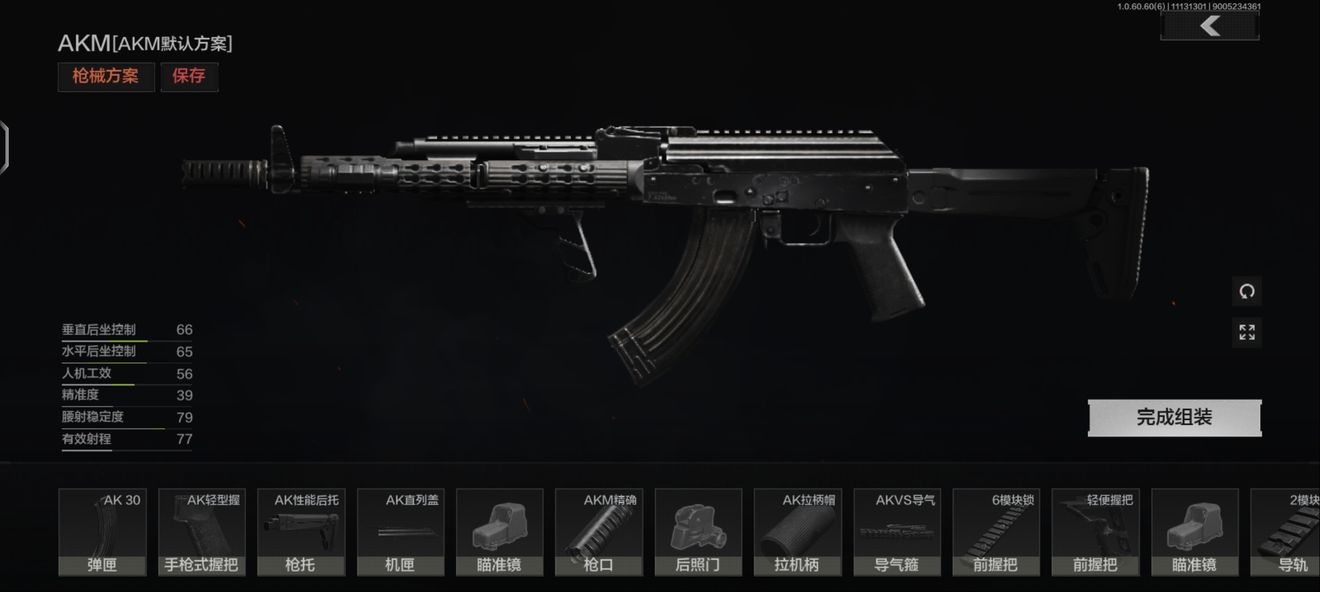The image size is (1320, 592).
Task: Select the 拉机柄 charging handle slot
Action: [797, 532]
